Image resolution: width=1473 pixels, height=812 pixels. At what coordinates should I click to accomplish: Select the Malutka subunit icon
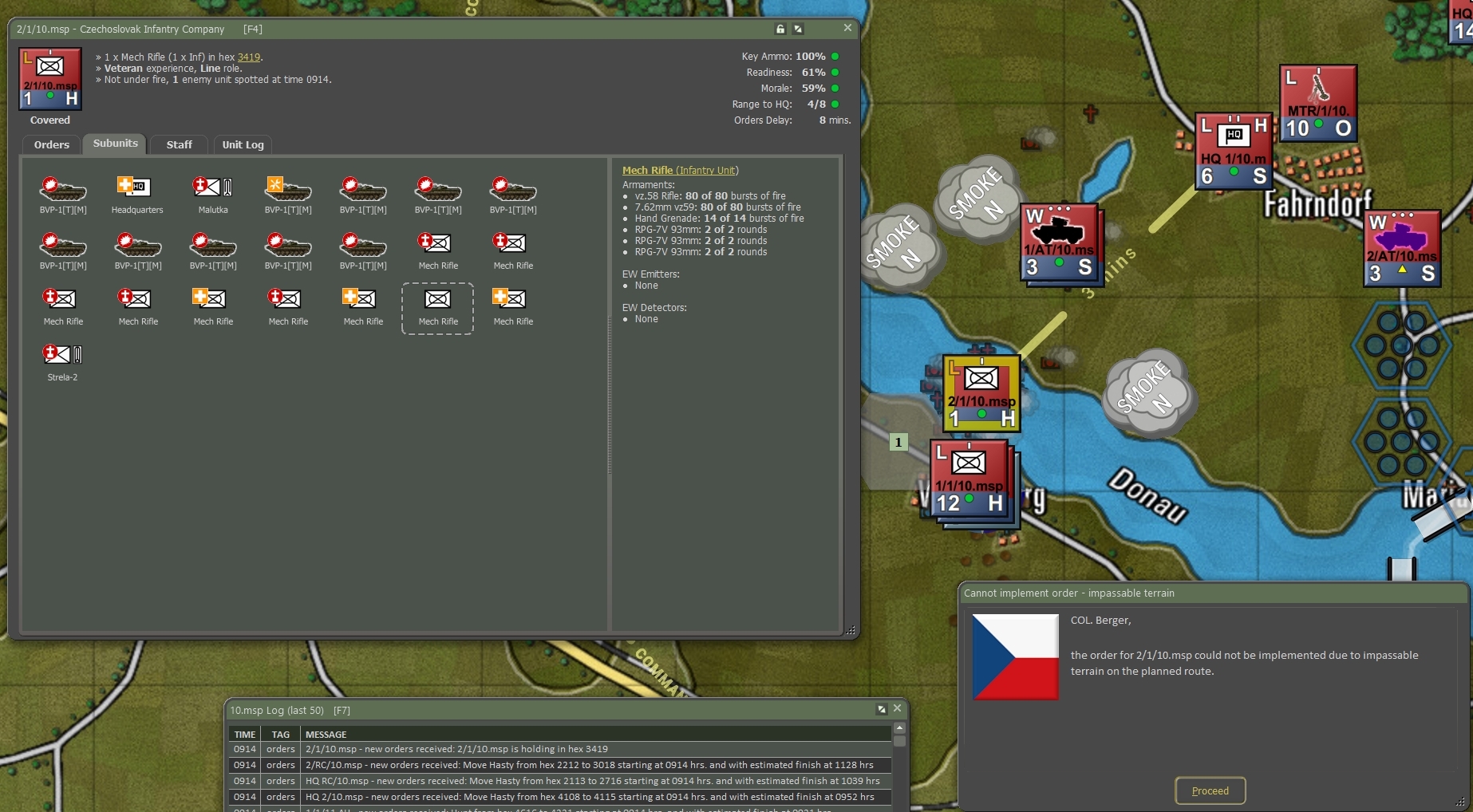[211, 189]
